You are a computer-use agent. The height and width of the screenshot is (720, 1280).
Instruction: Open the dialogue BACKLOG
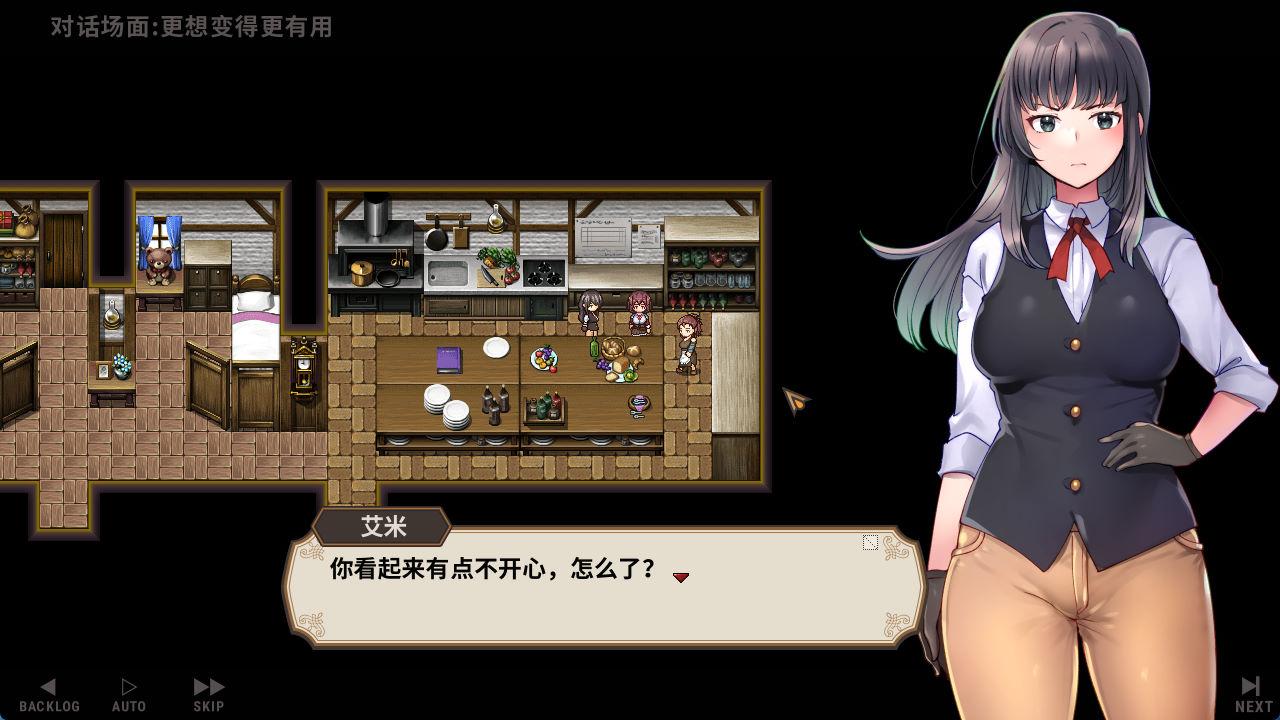pyautogui.click(x=49, y=695)
